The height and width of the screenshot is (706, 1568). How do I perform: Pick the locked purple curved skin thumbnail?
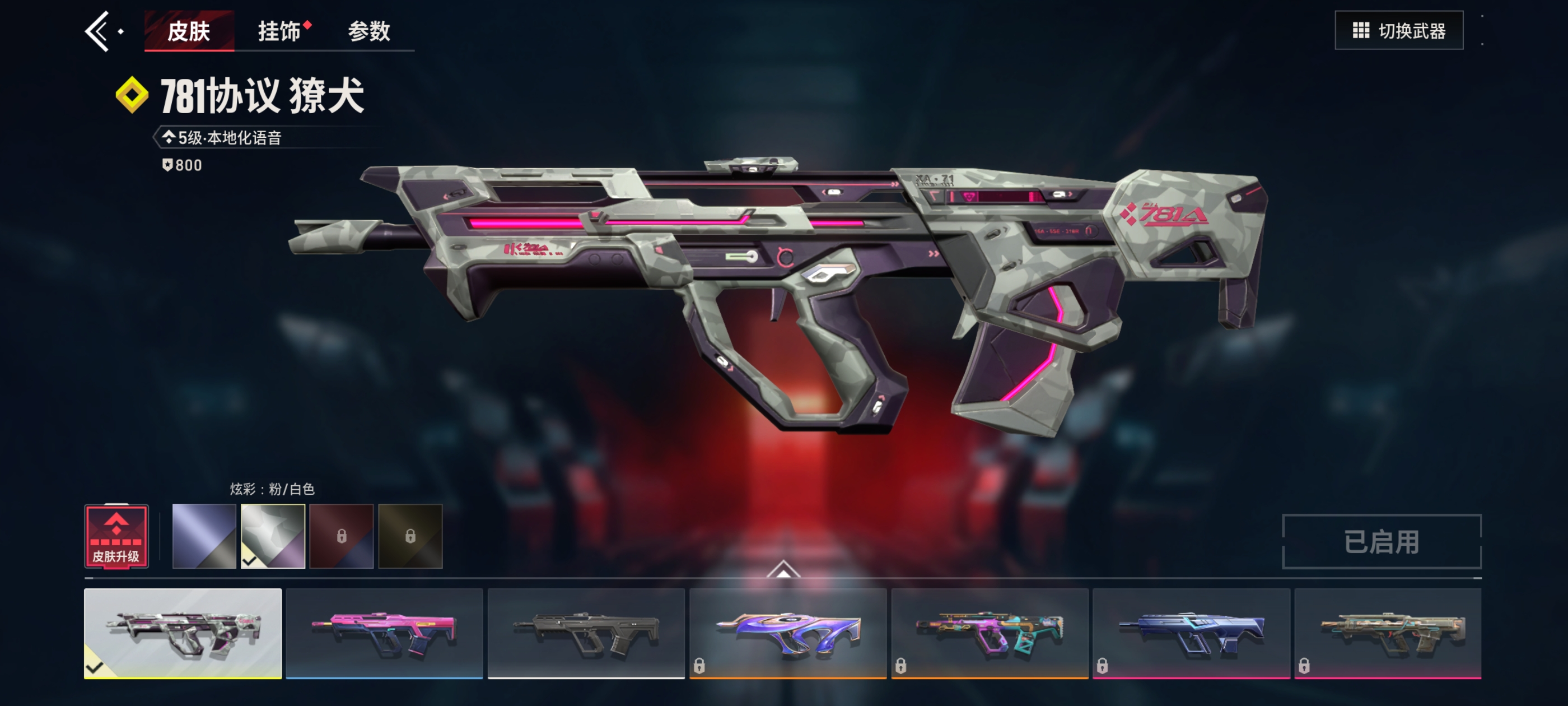click(788, 633)
